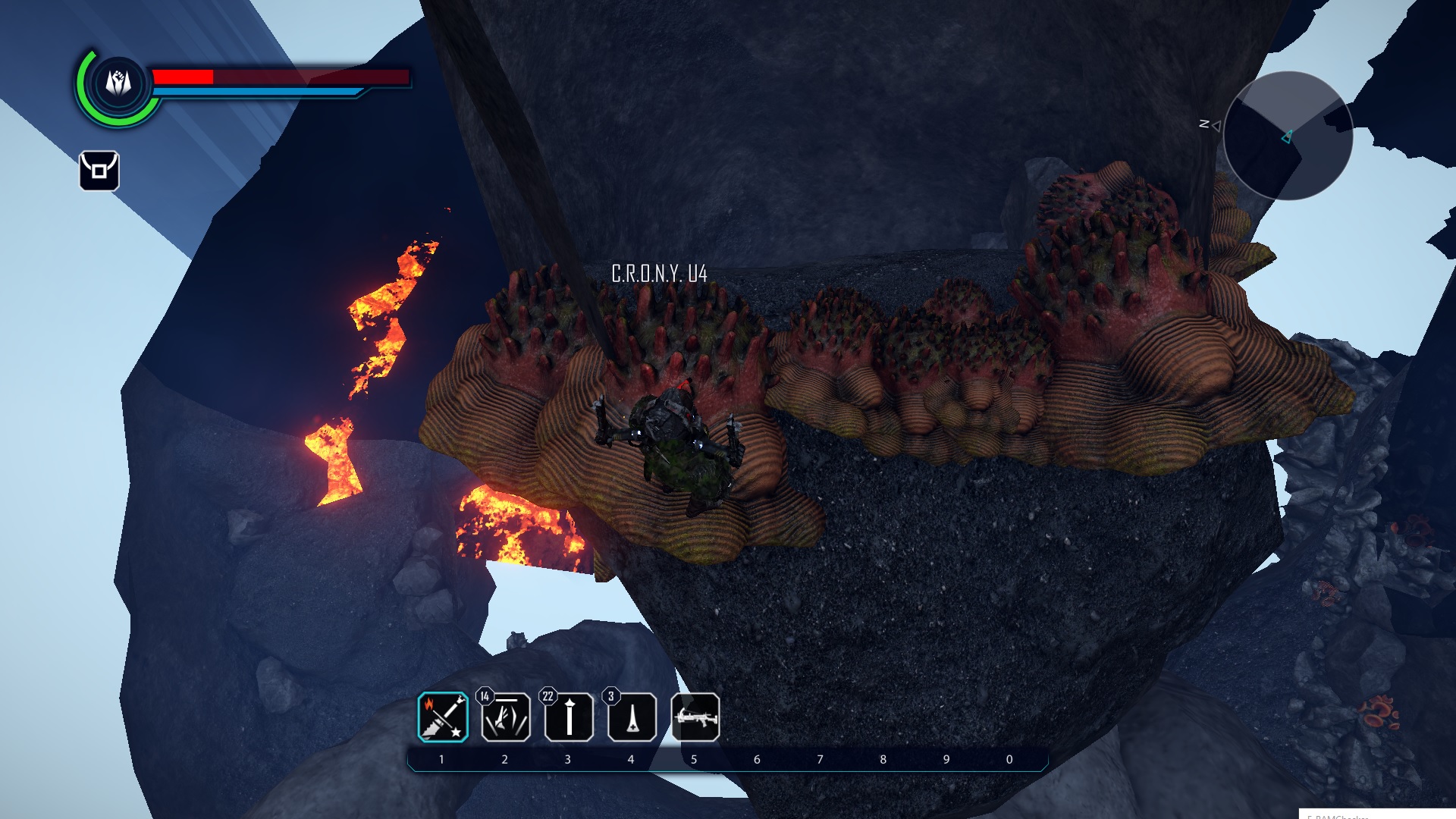Equip the rifle in the hotbar
The width and height of the screenshot is (1456, 819).
coord(695,717)
